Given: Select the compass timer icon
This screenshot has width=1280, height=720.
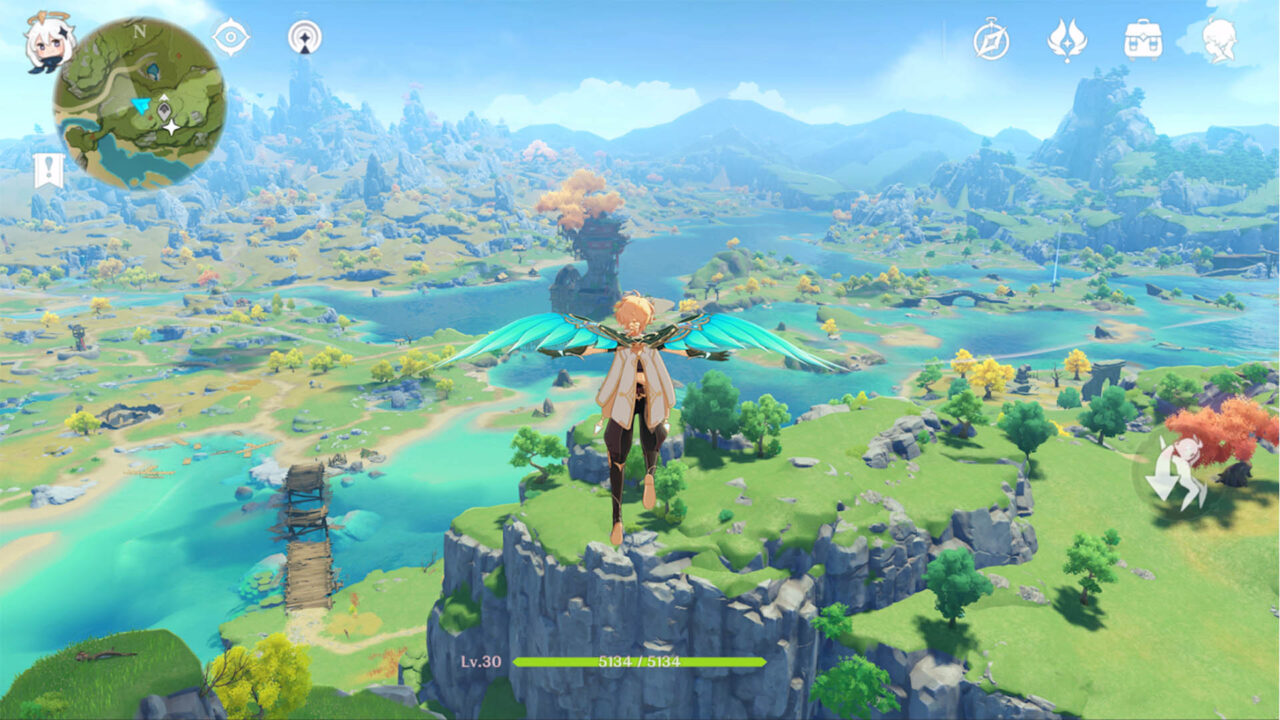Looking at the screenshot, I should [990, 42].
